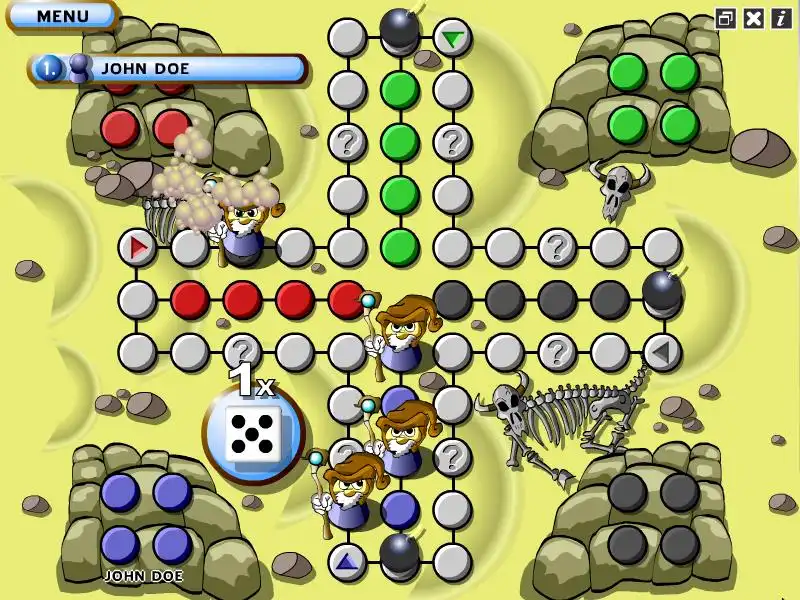This screenshot has width=800, height=600.
Task: Select the wizard pawn beside the dust cloud
Action: [243, 226]
